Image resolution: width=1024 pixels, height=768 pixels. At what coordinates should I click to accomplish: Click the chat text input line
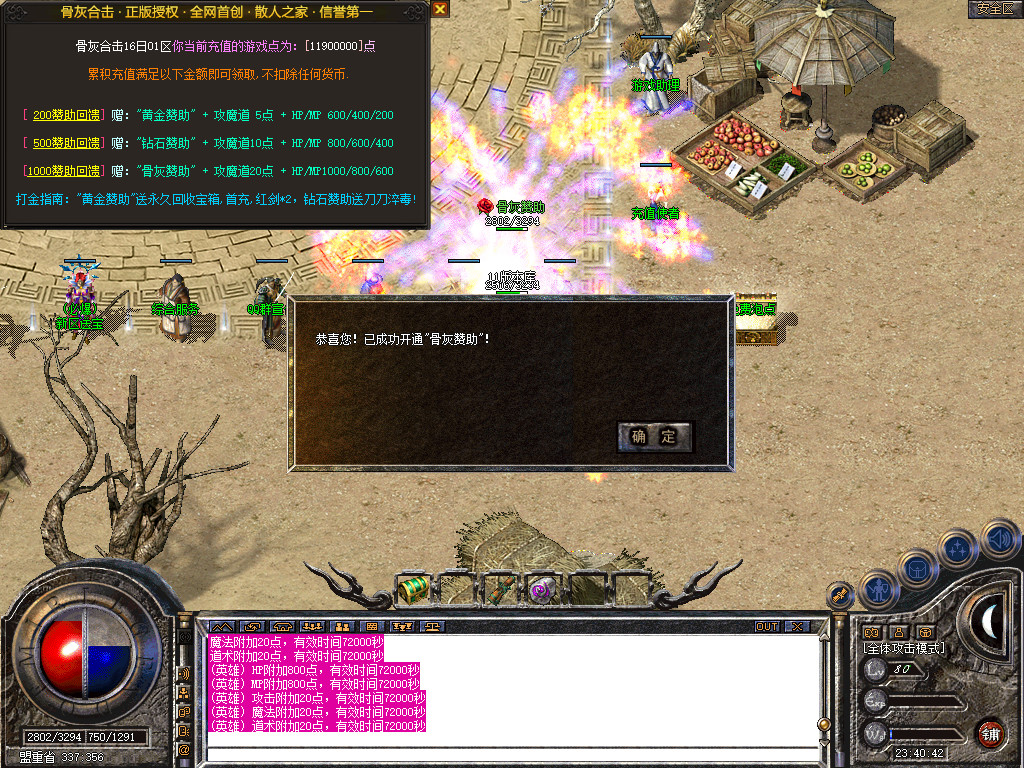(510, 742)
